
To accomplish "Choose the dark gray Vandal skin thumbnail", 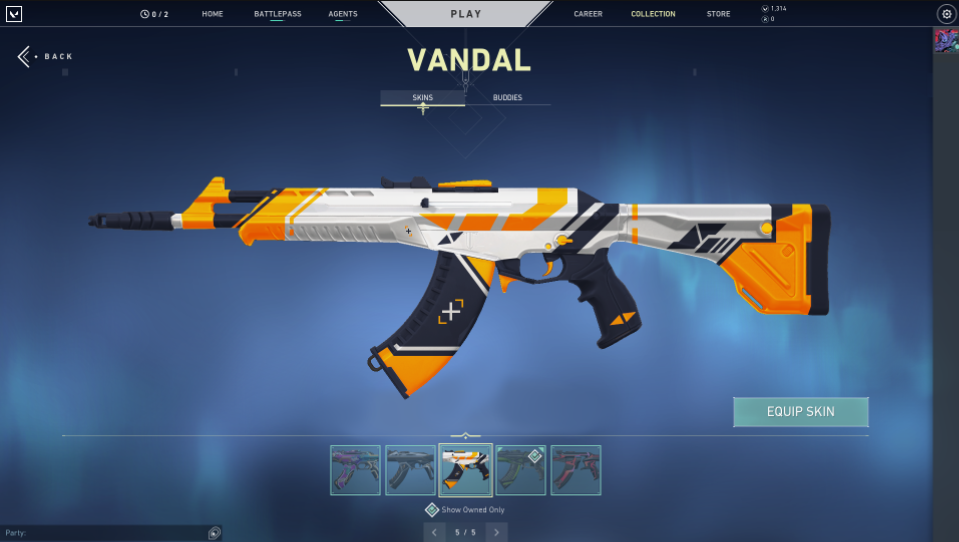I will [x=411, y=470].
